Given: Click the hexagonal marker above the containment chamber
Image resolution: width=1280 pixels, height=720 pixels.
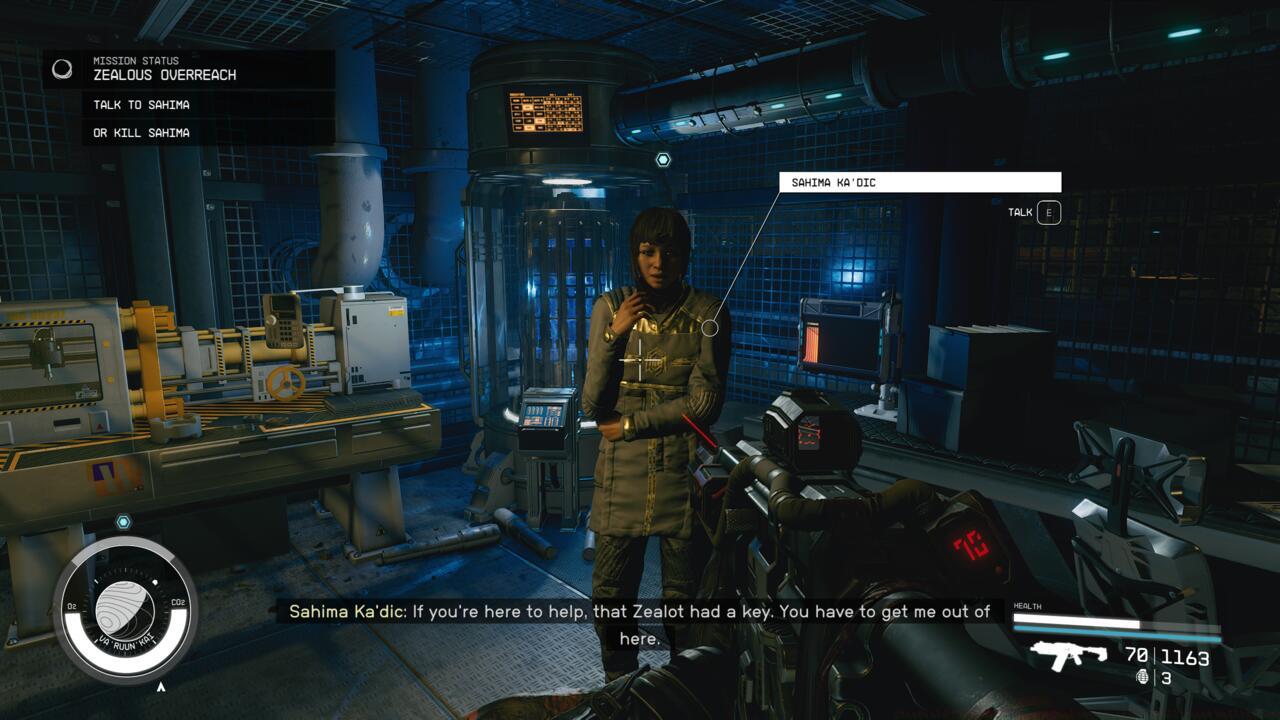Looking at the screenshot, I should click(662, 157).
